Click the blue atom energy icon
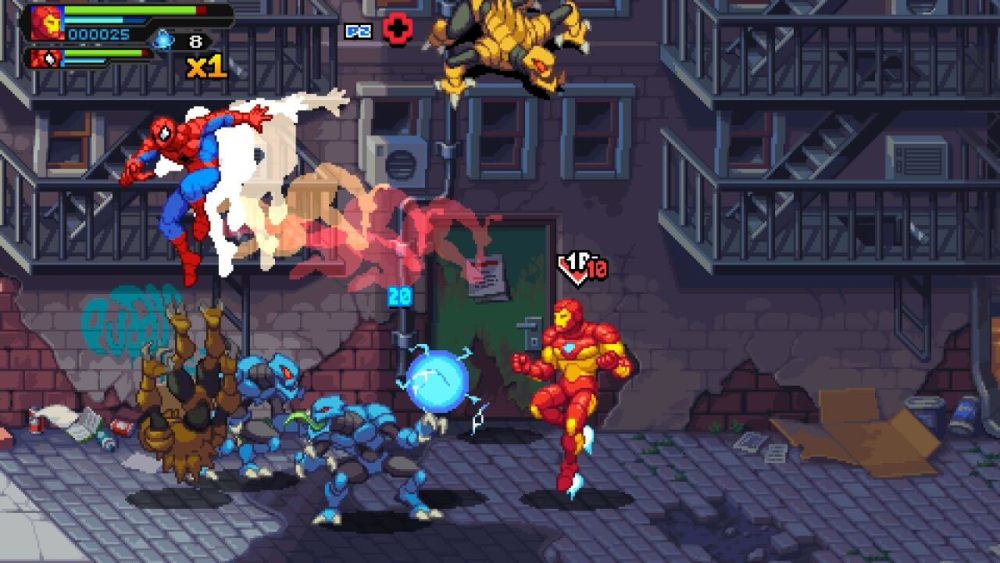The image size is (1000, 563). point(163,40)
